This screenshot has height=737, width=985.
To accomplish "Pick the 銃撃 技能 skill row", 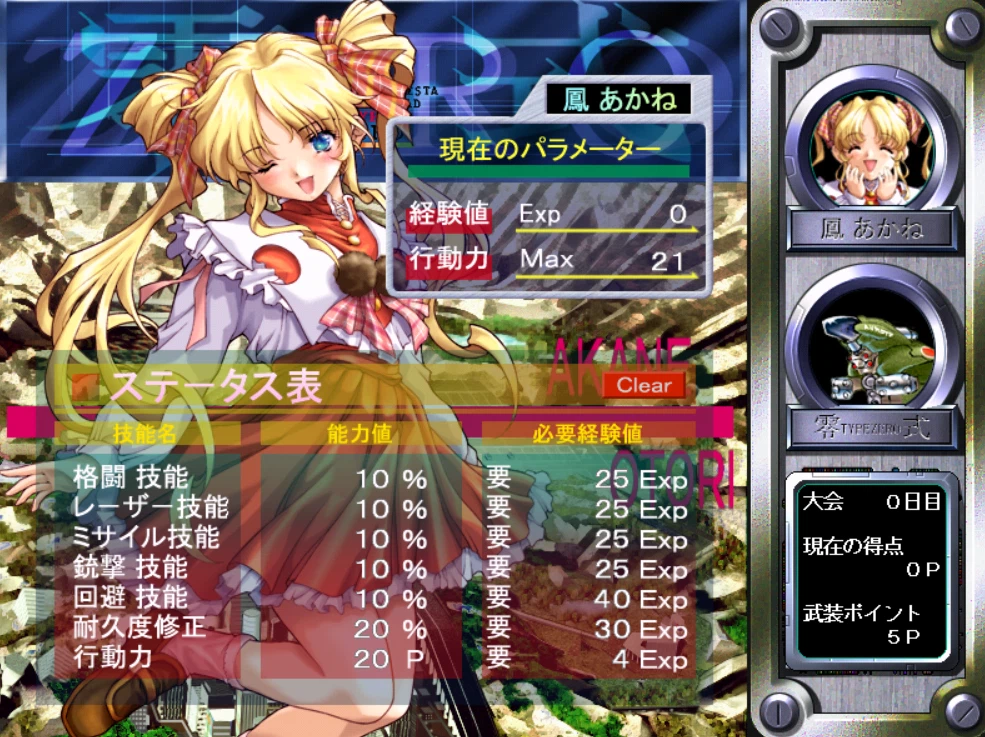I will pos(130,568).
